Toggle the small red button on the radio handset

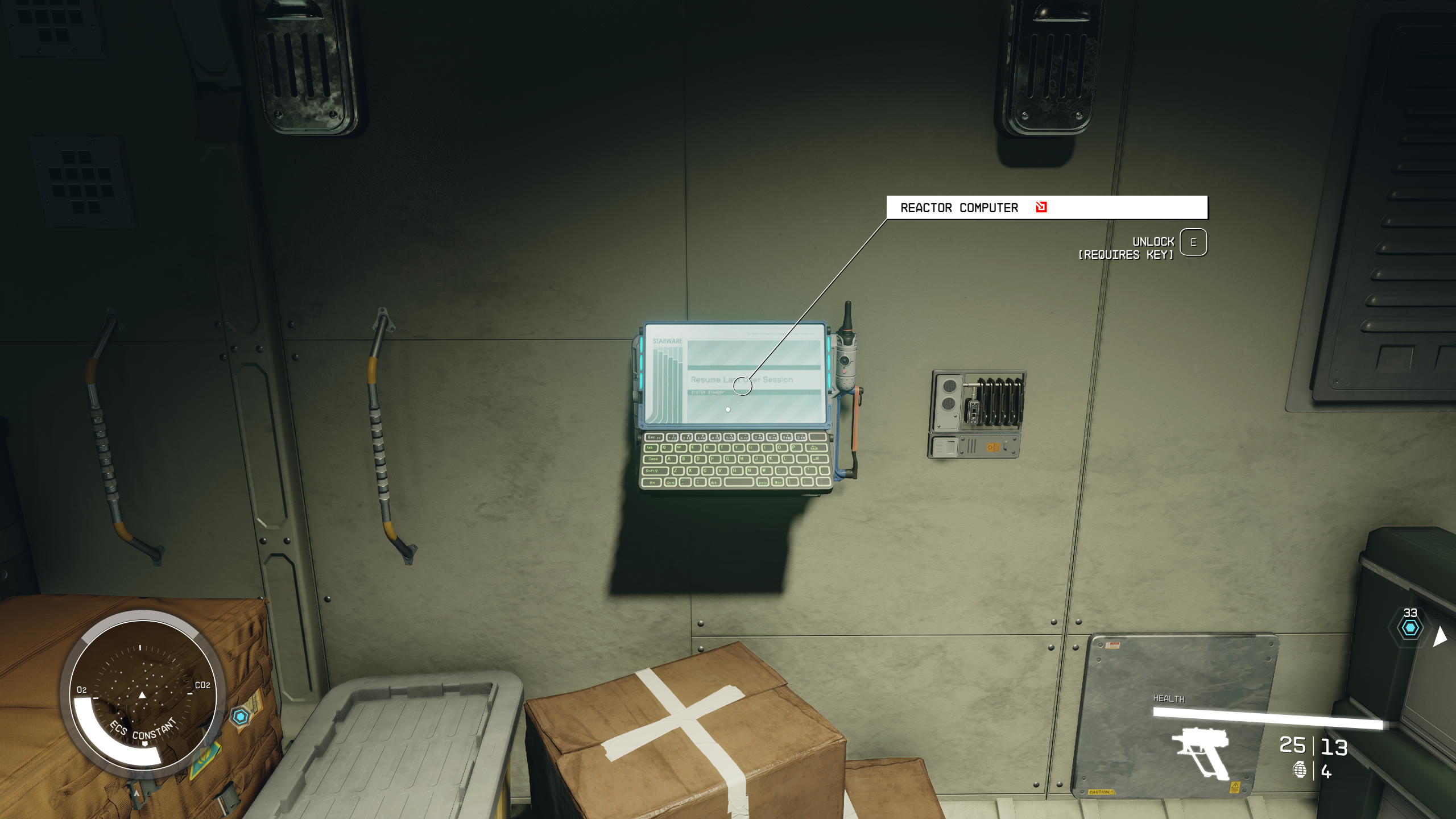click(x=844, y=372)
